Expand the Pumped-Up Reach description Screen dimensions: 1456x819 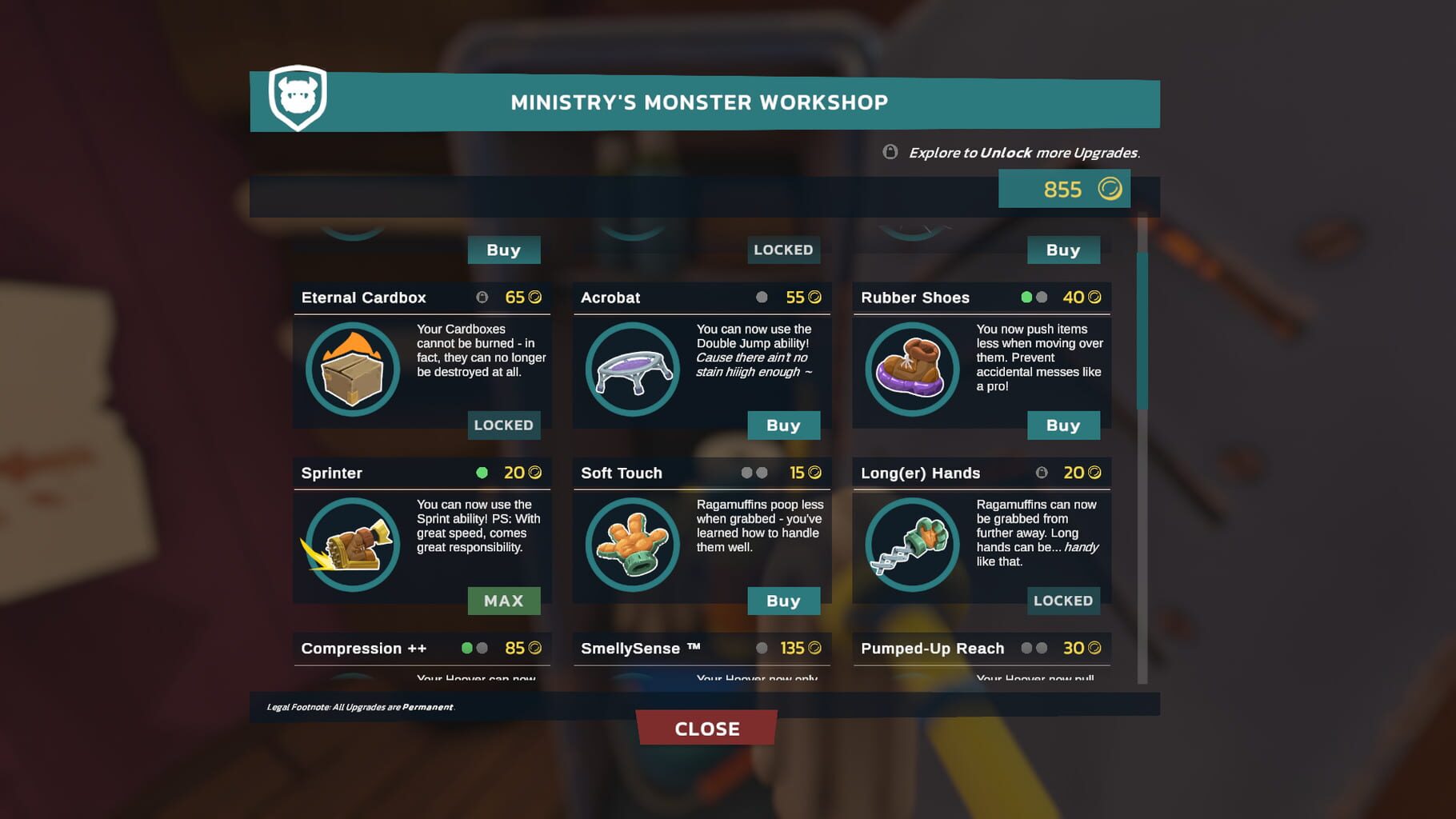point(932,649)
